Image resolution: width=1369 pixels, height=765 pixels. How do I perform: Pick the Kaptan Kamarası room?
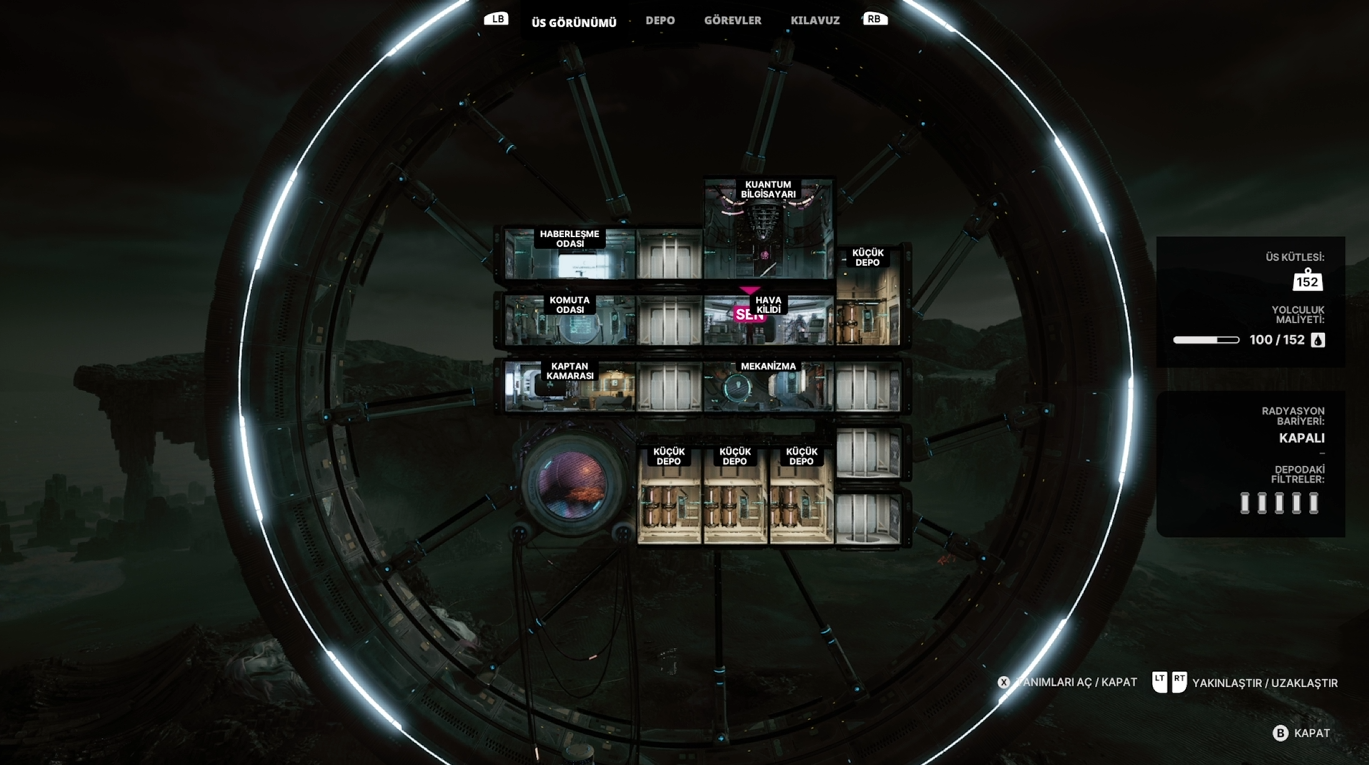pos(569,386)
